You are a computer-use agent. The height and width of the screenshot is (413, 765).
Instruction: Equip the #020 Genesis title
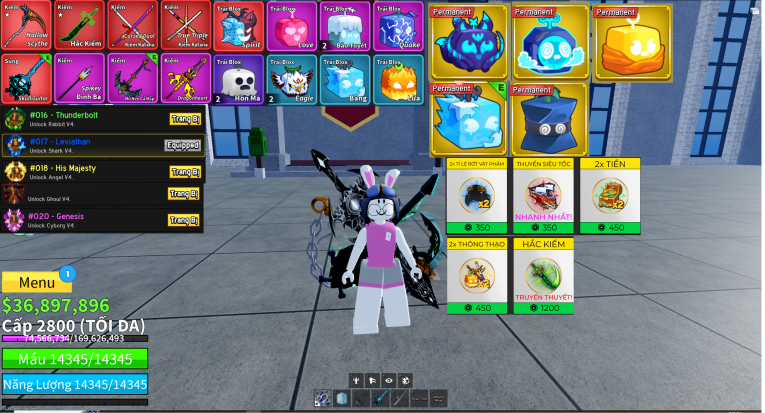coord(184,220)
